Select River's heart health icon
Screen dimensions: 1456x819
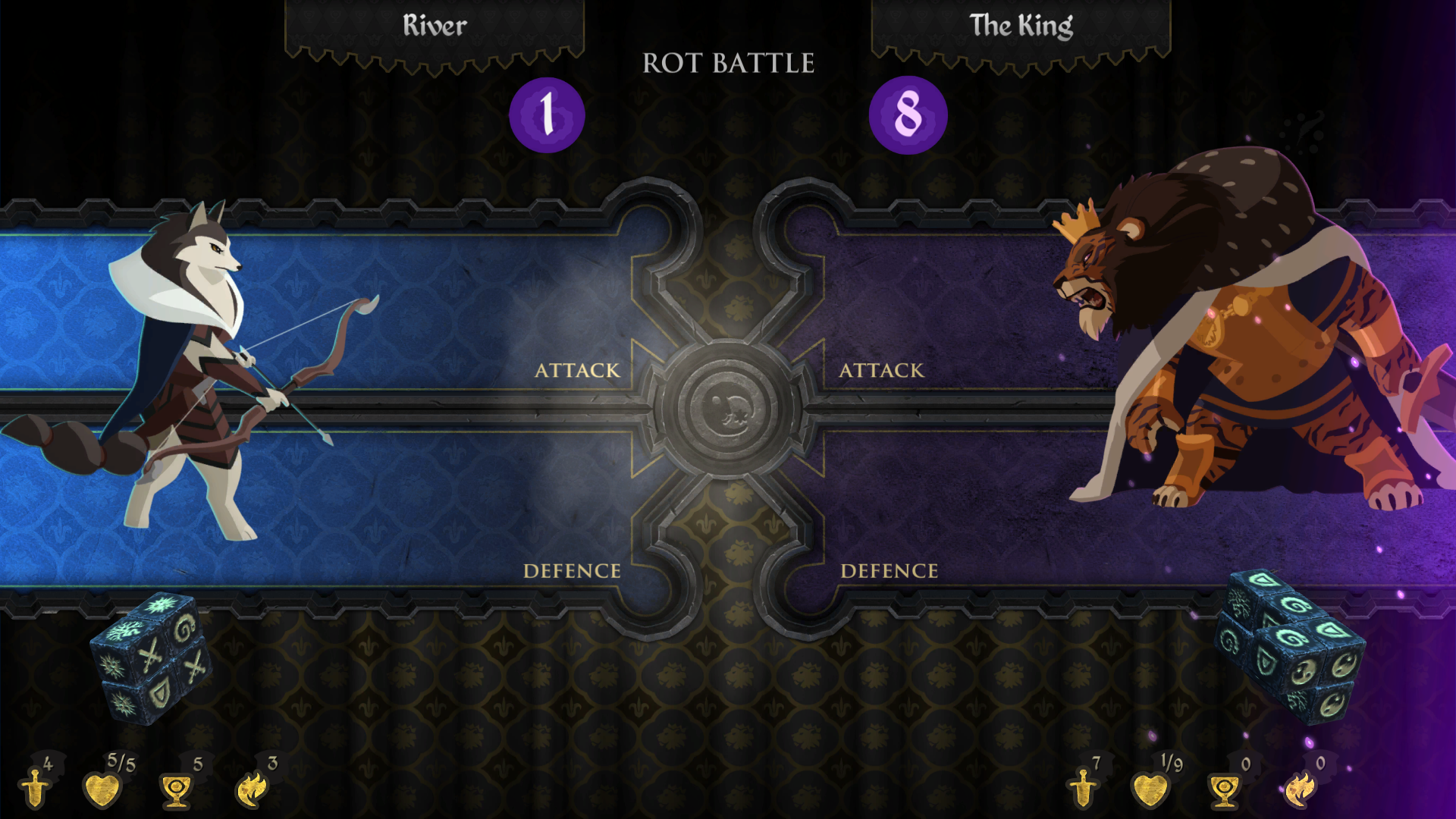(102, 789)
